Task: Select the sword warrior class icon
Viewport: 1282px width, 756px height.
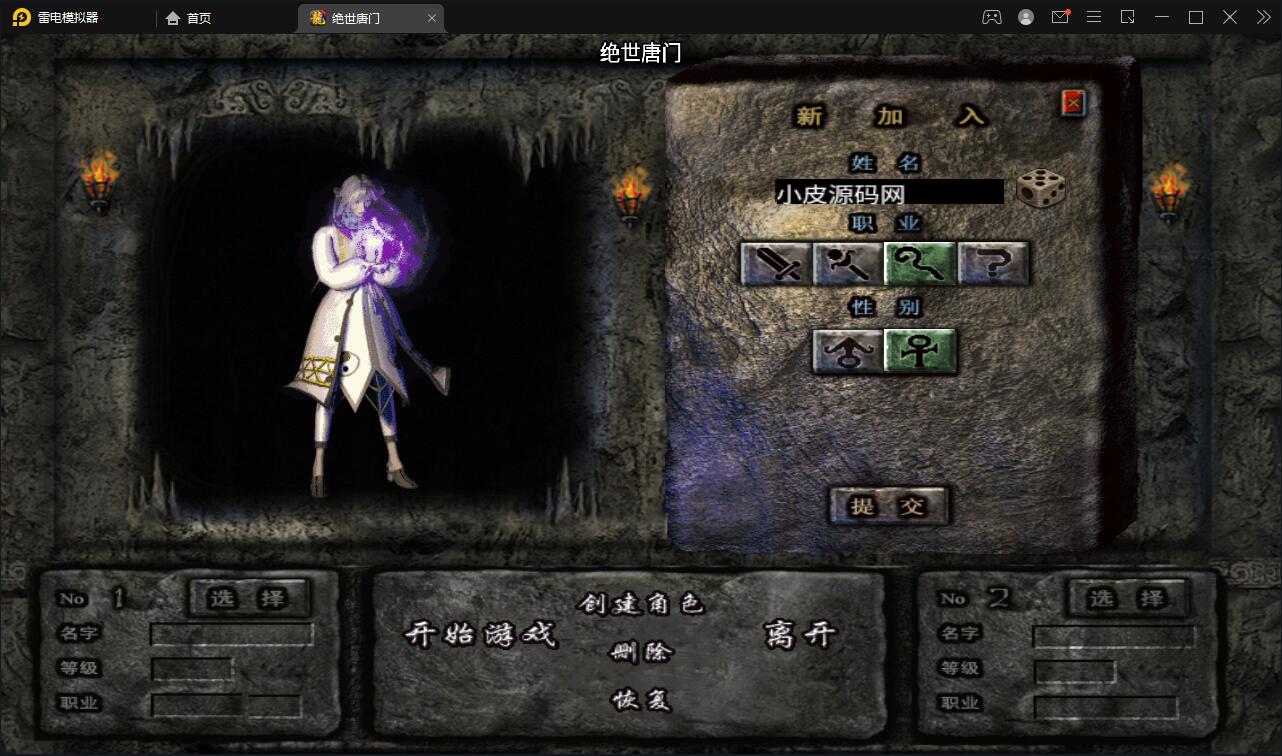Action: [x=775, y=263]
